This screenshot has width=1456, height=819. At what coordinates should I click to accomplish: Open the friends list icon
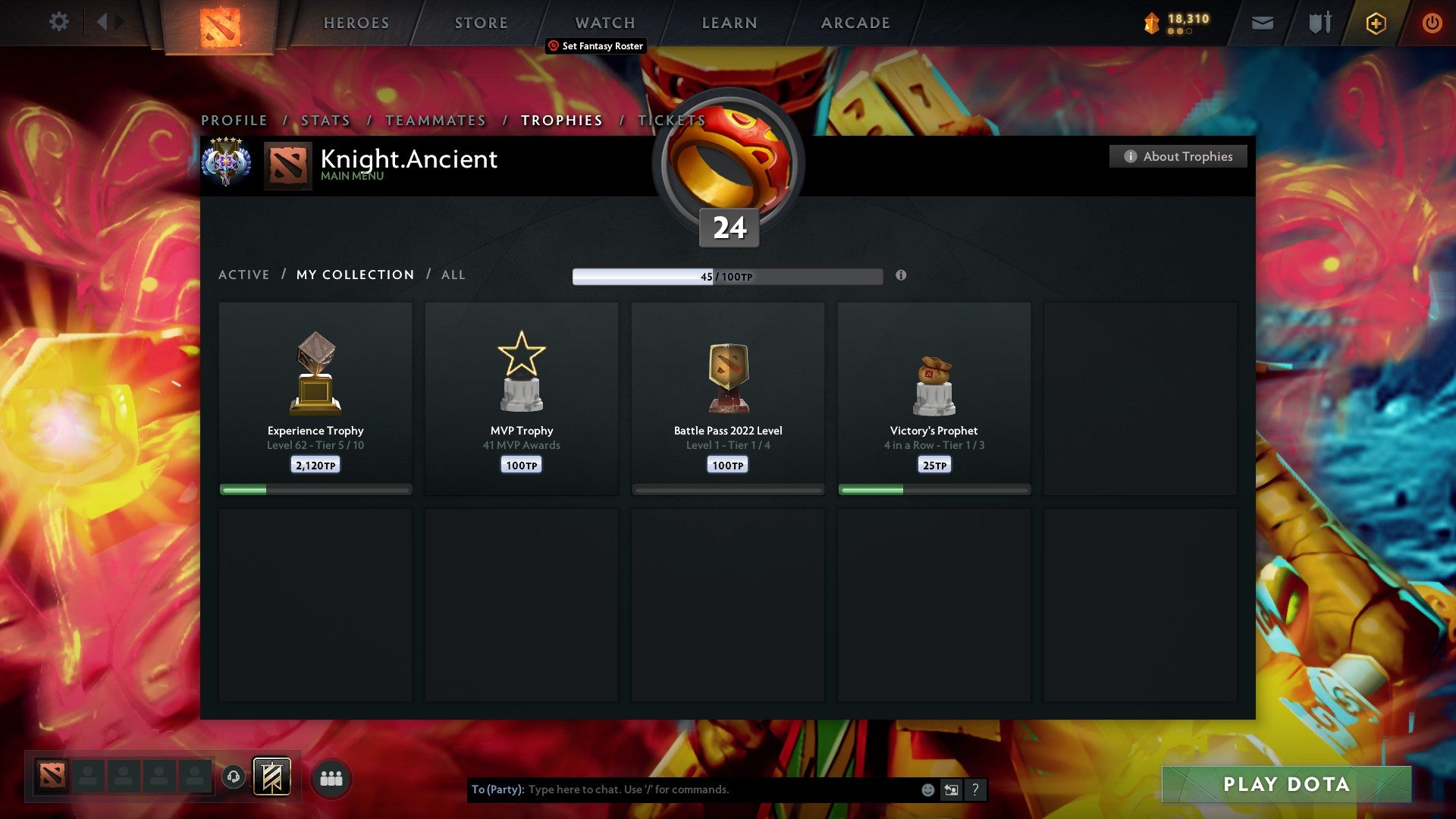coord(331,777)
